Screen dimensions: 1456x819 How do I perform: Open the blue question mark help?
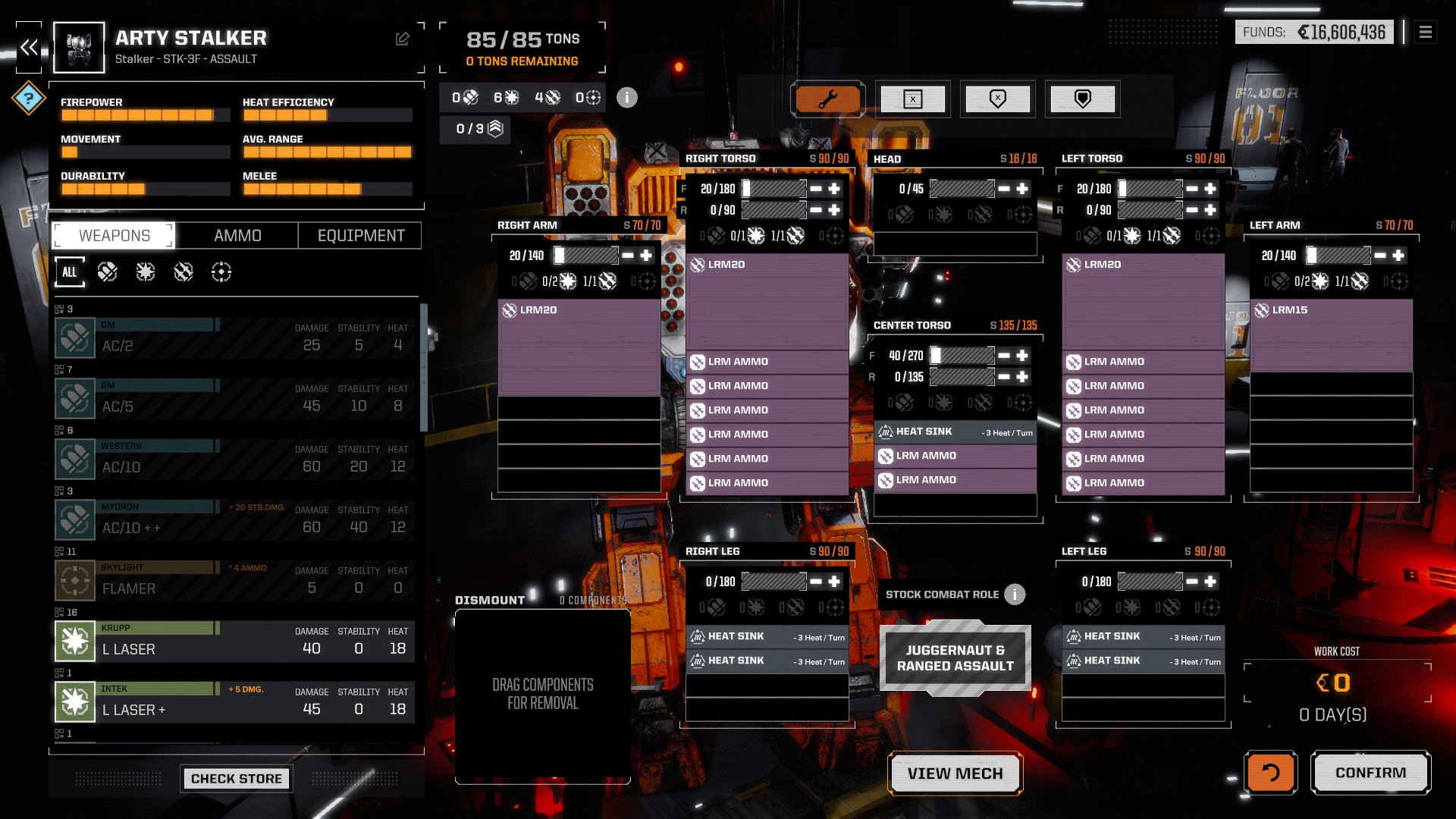pyautogui.click(x=29, y=98)
